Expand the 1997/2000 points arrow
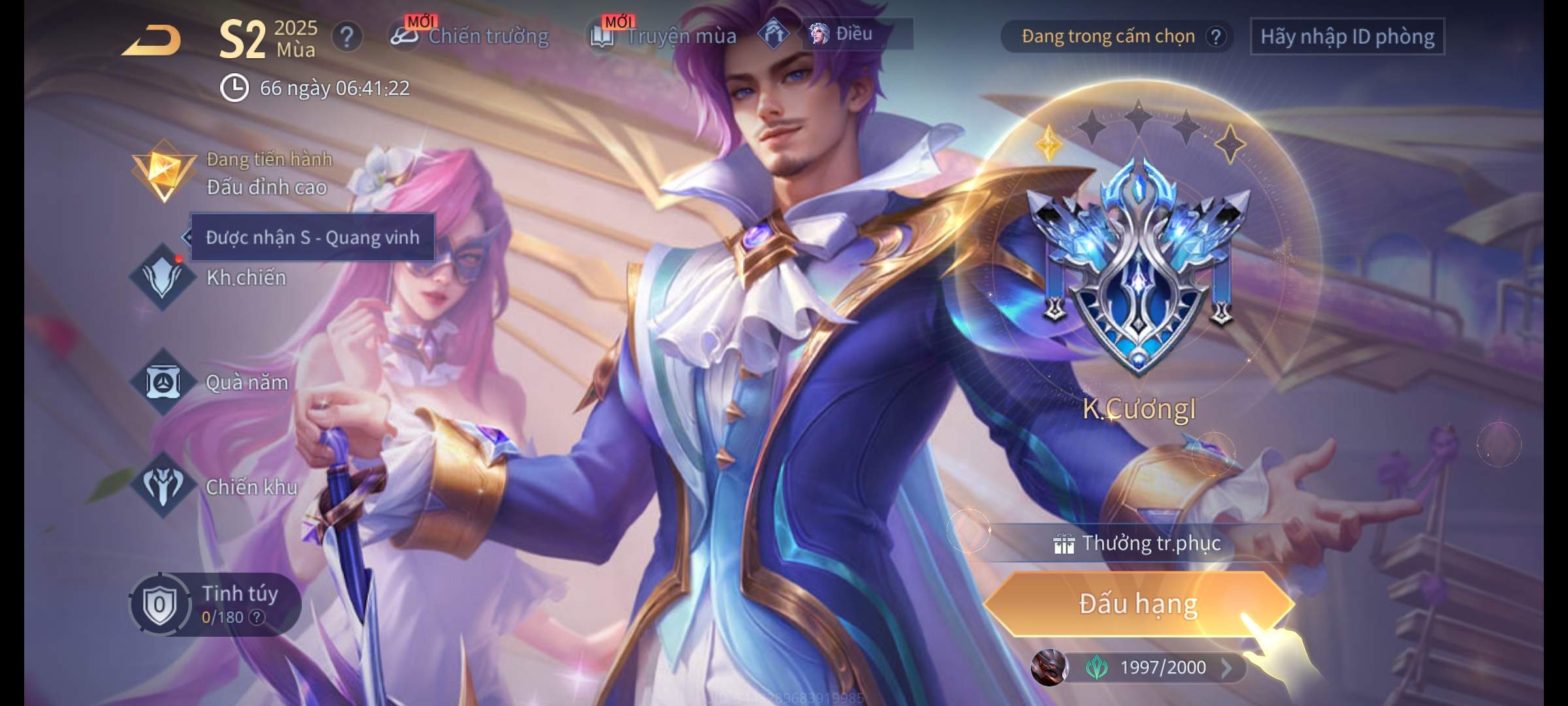This screenshot has width=1568, height=706. (1226, 667)
